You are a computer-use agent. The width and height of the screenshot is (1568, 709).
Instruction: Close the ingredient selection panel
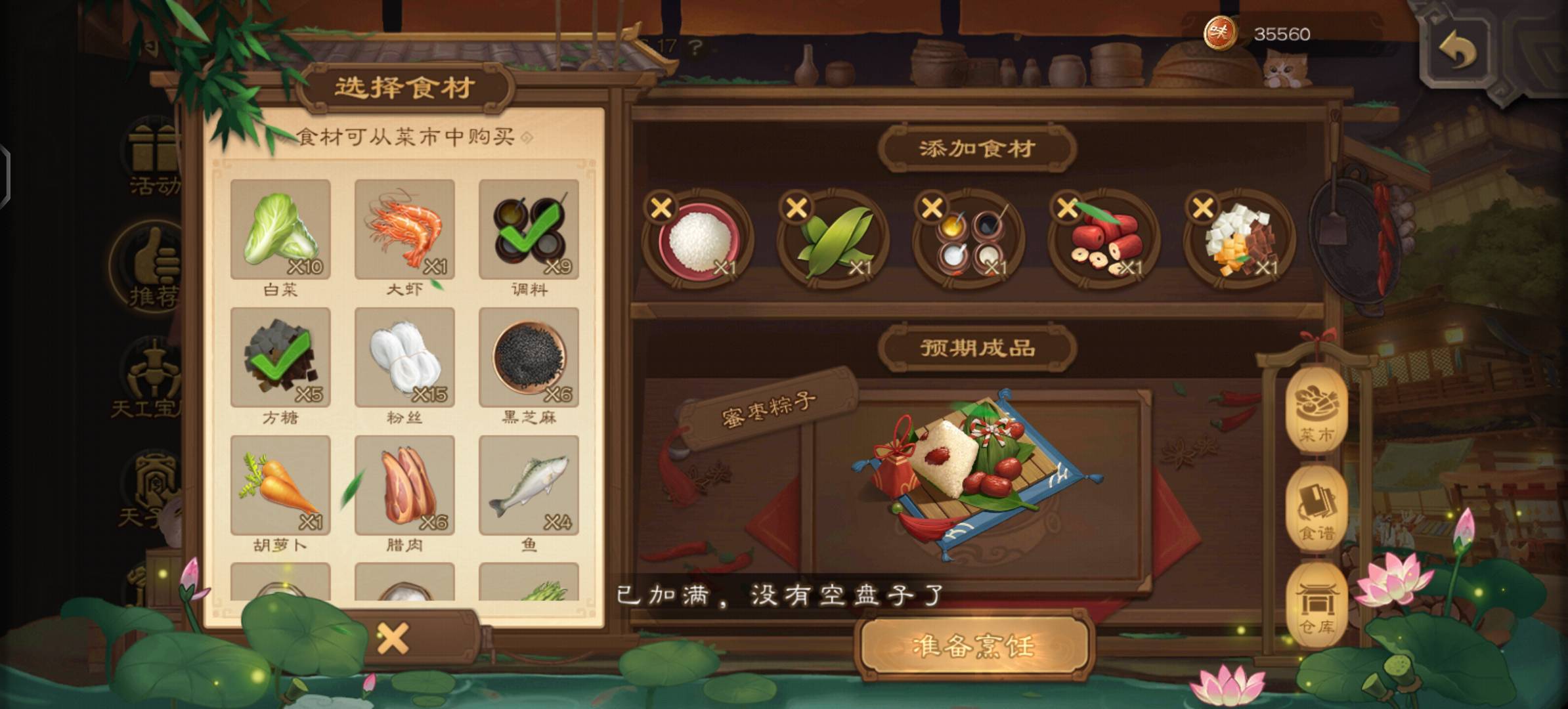pos(393,638)
